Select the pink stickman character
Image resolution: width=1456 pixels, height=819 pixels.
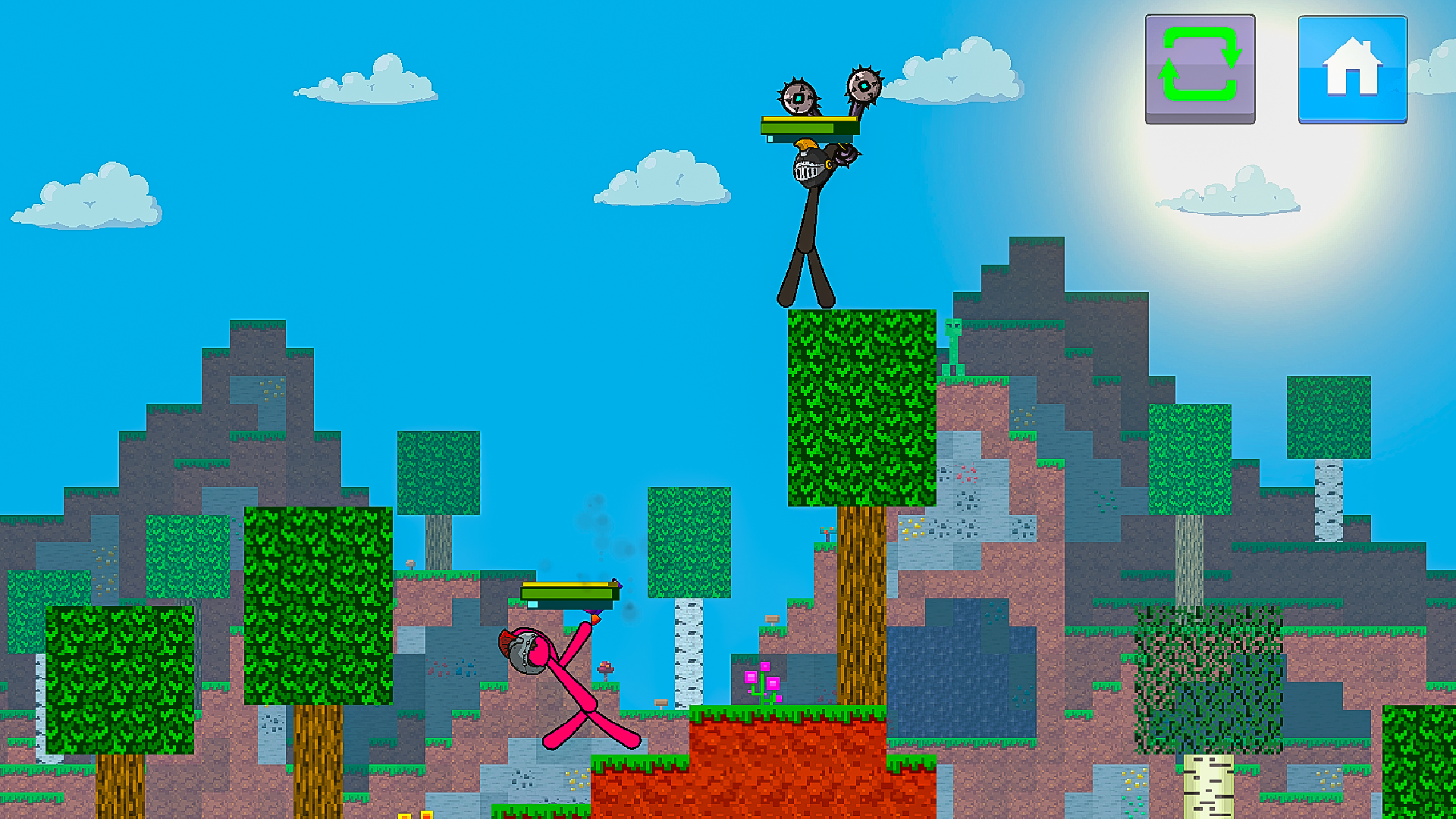[576, 690]
